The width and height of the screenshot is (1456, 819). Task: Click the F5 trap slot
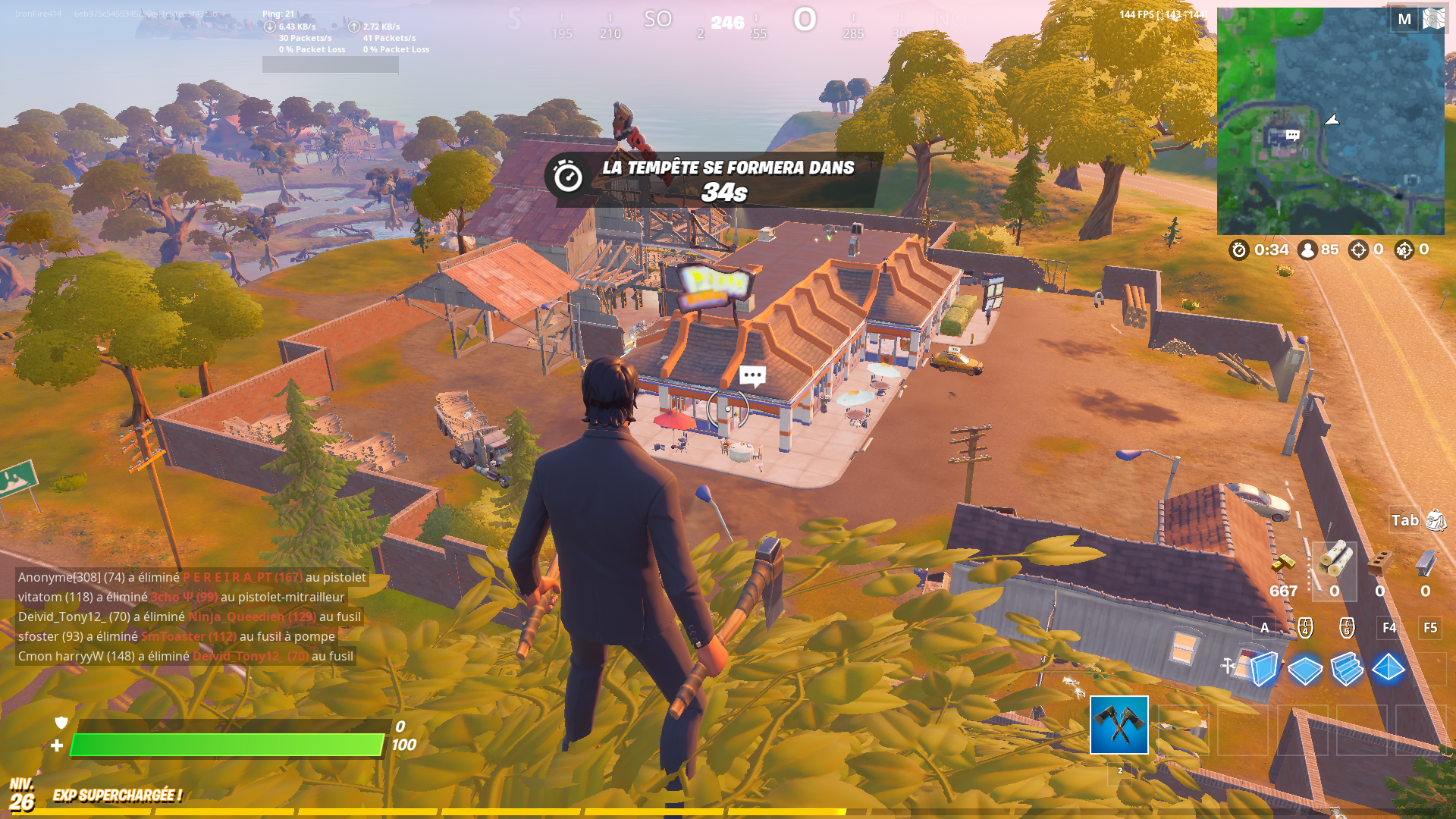[1430, 627]
